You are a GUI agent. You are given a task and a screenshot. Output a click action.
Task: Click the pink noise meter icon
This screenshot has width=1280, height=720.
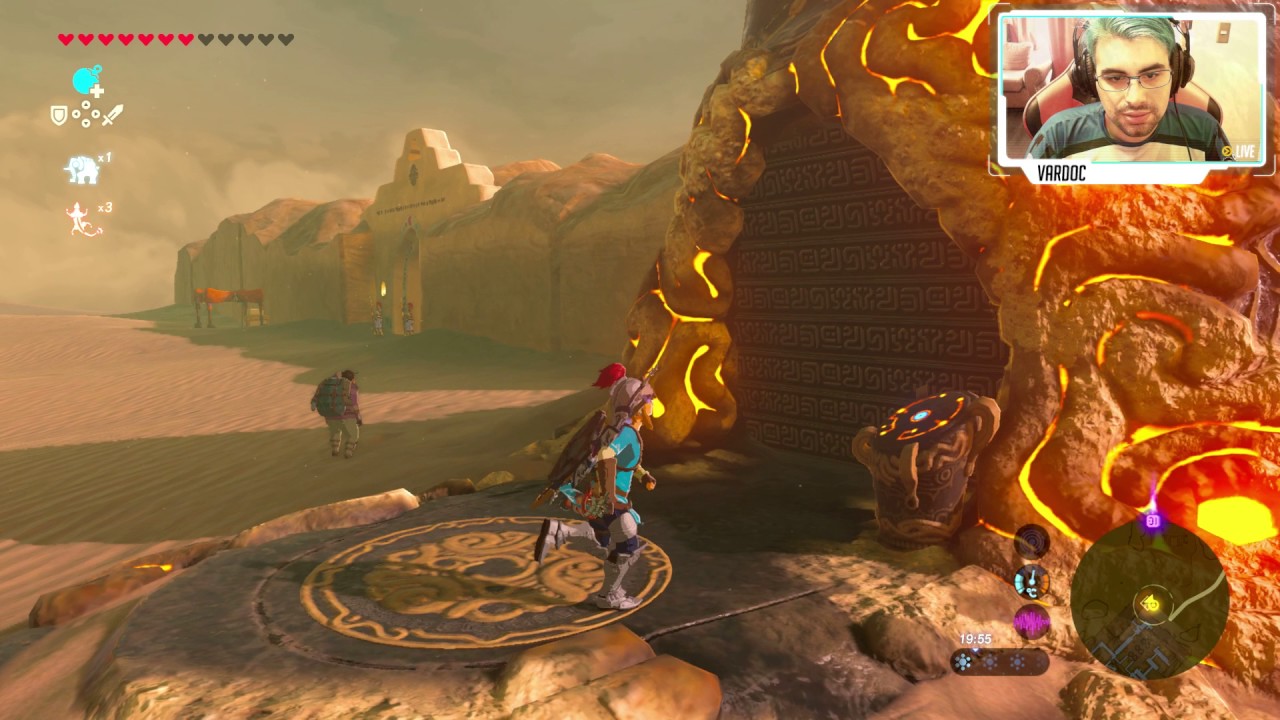[x=1031, y=622]
